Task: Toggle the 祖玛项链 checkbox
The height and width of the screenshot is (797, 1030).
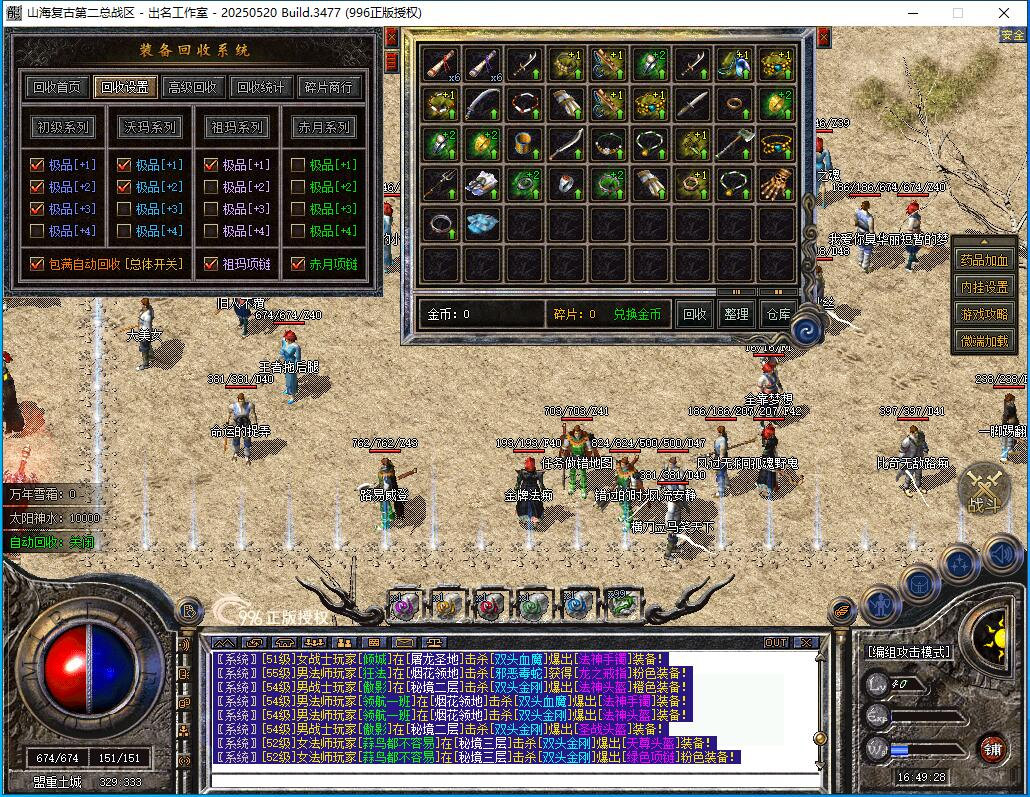Action: coord(210,265)
